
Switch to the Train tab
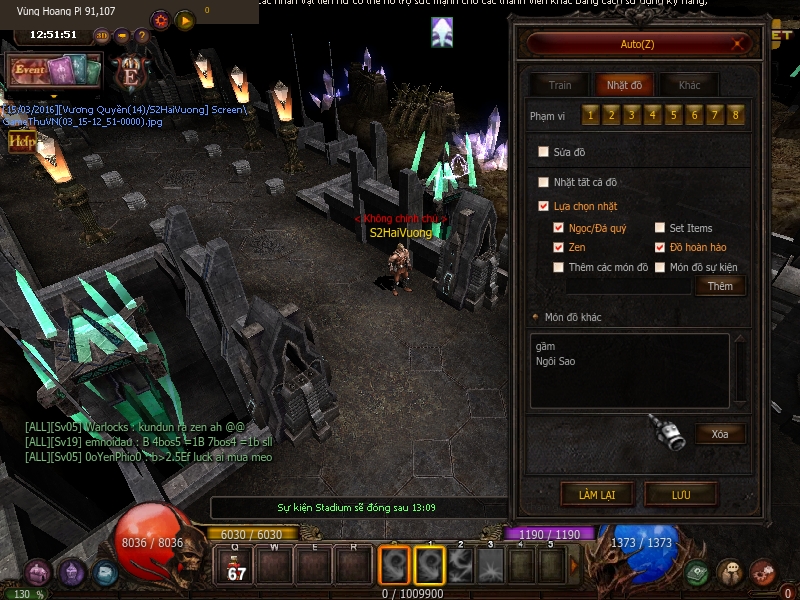(560, 85)
